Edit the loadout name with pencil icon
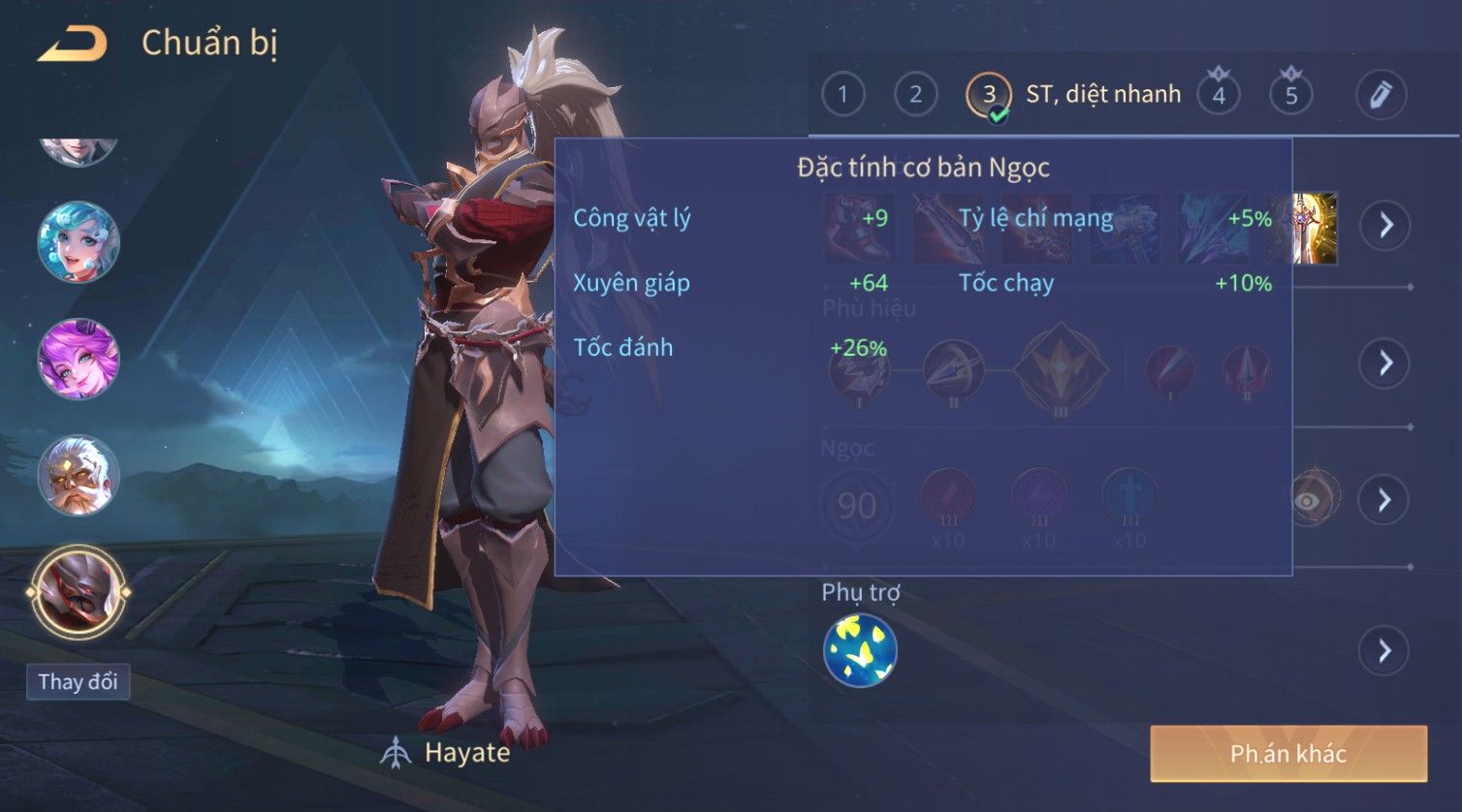The image size is (1462, 812). 1381,95
